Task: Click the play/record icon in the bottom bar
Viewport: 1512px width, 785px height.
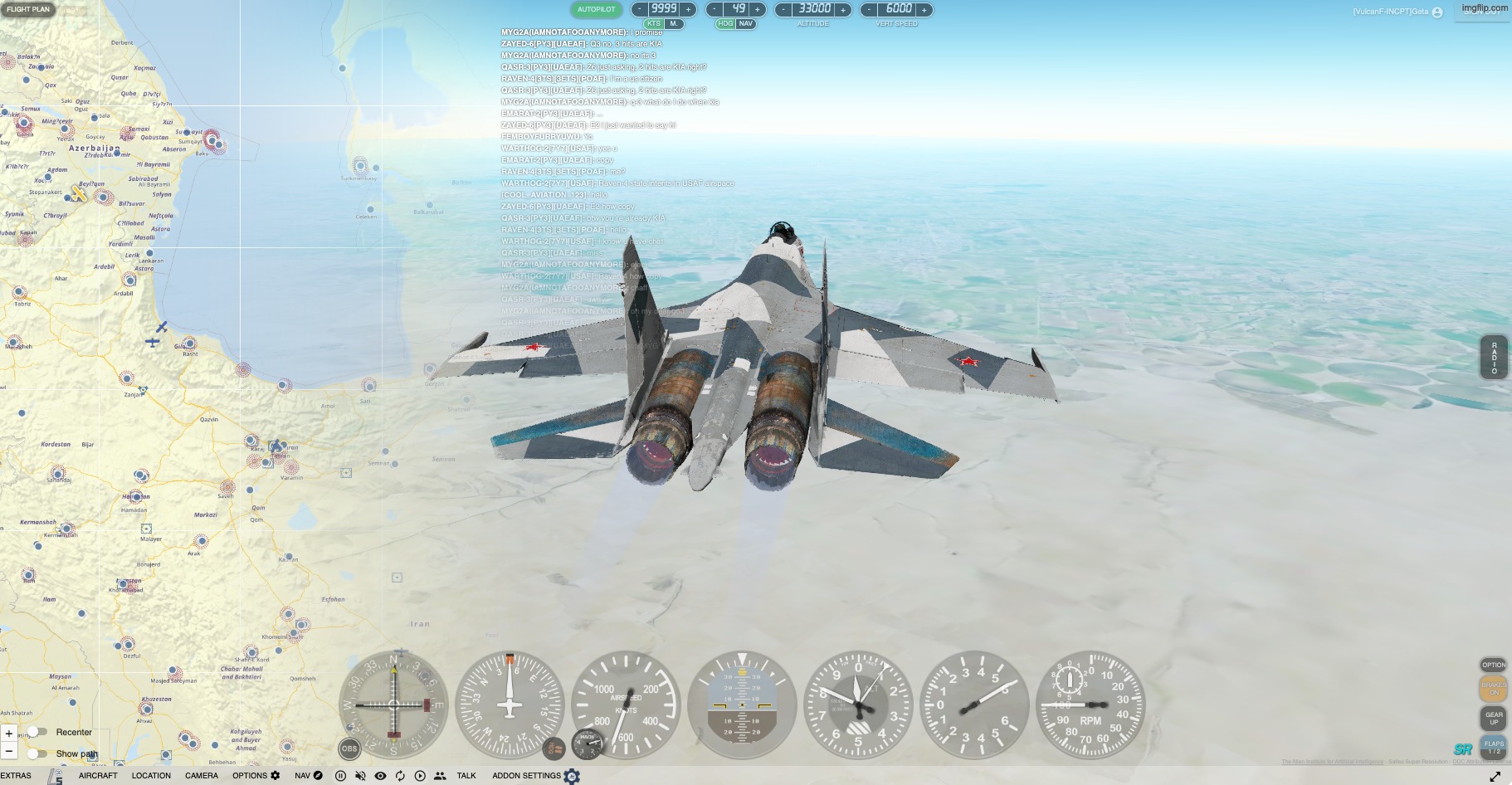Action: (419, 775)
